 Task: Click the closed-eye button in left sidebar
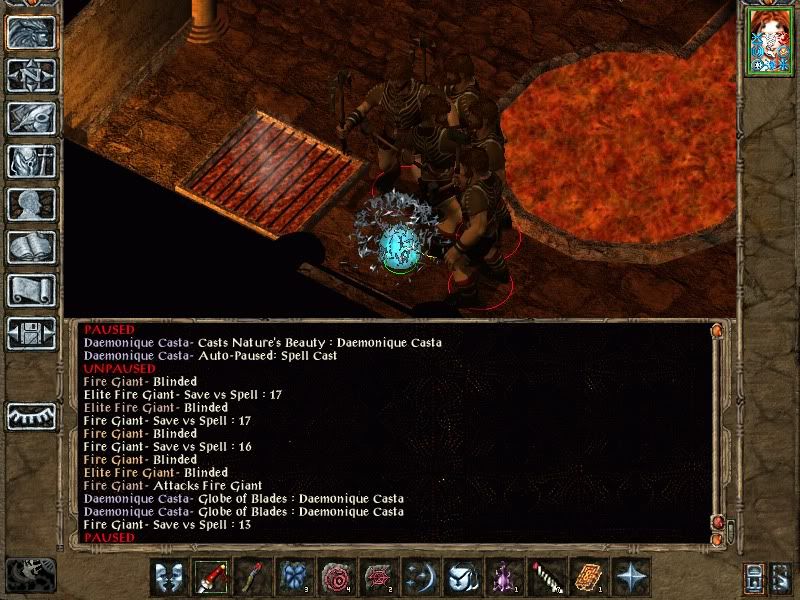pyautogui.click(x=30, y=415)
